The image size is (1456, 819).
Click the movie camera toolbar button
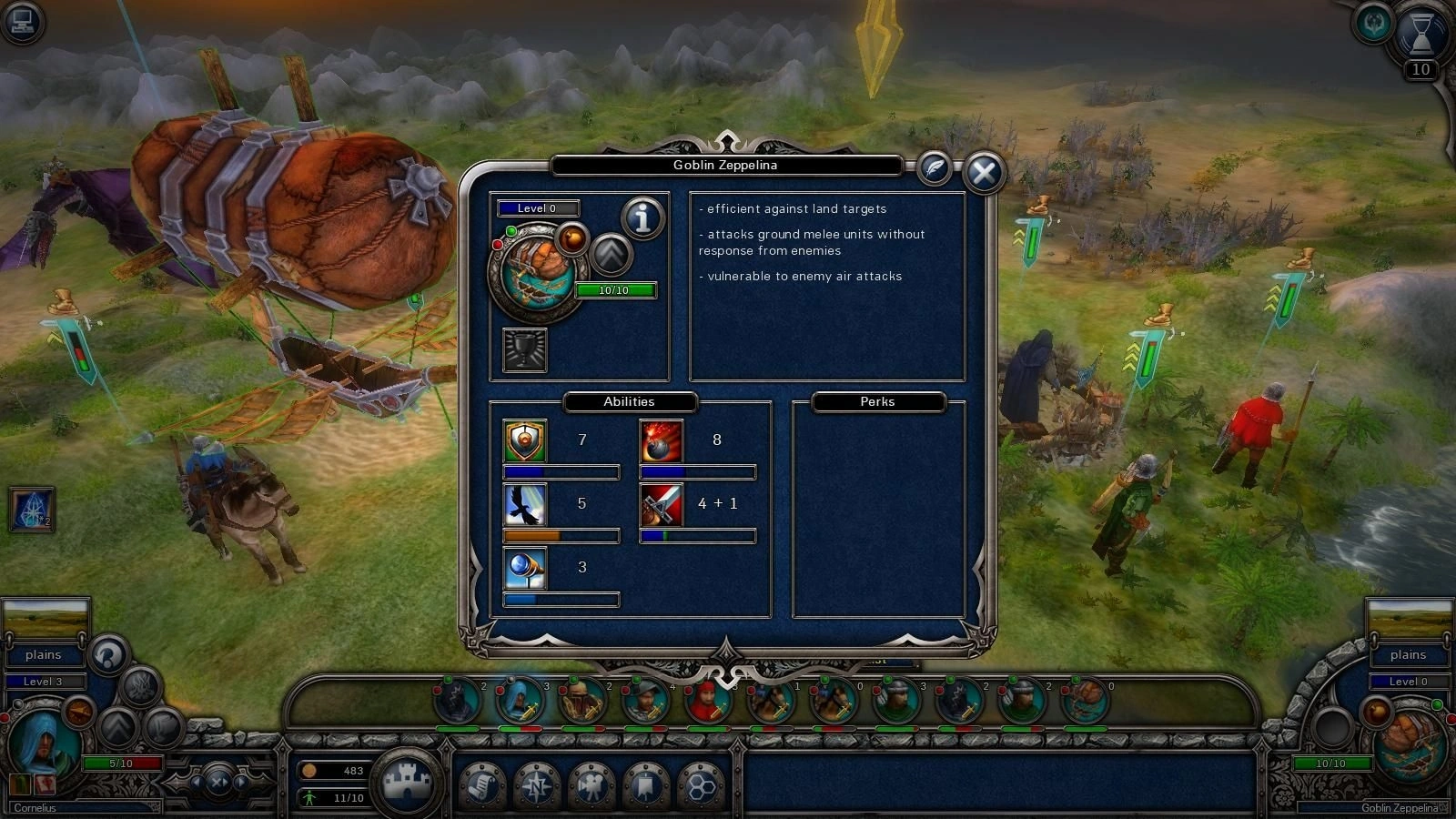click(591, 784)
